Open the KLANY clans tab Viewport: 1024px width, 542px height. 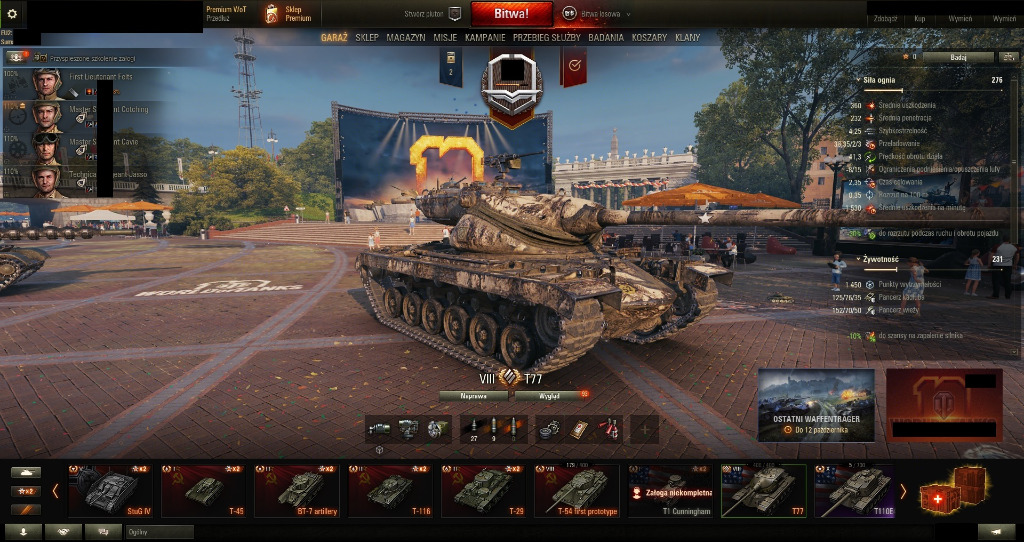[x=687, y=37]
